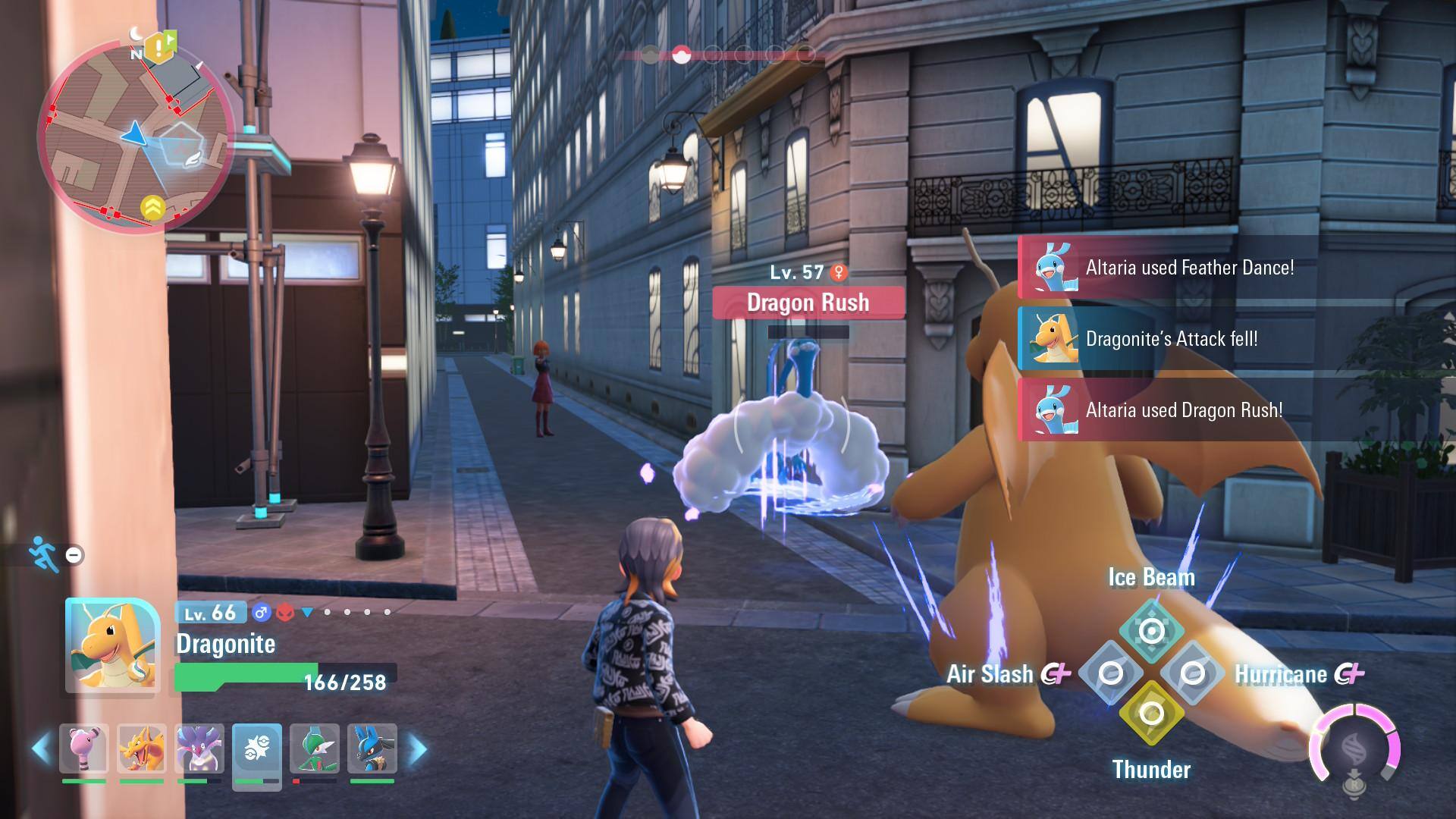Image resolution: width=1456 pixels, height=819 pixels.
Task: Select Charizard in the party bar
Action: point(142,749)
